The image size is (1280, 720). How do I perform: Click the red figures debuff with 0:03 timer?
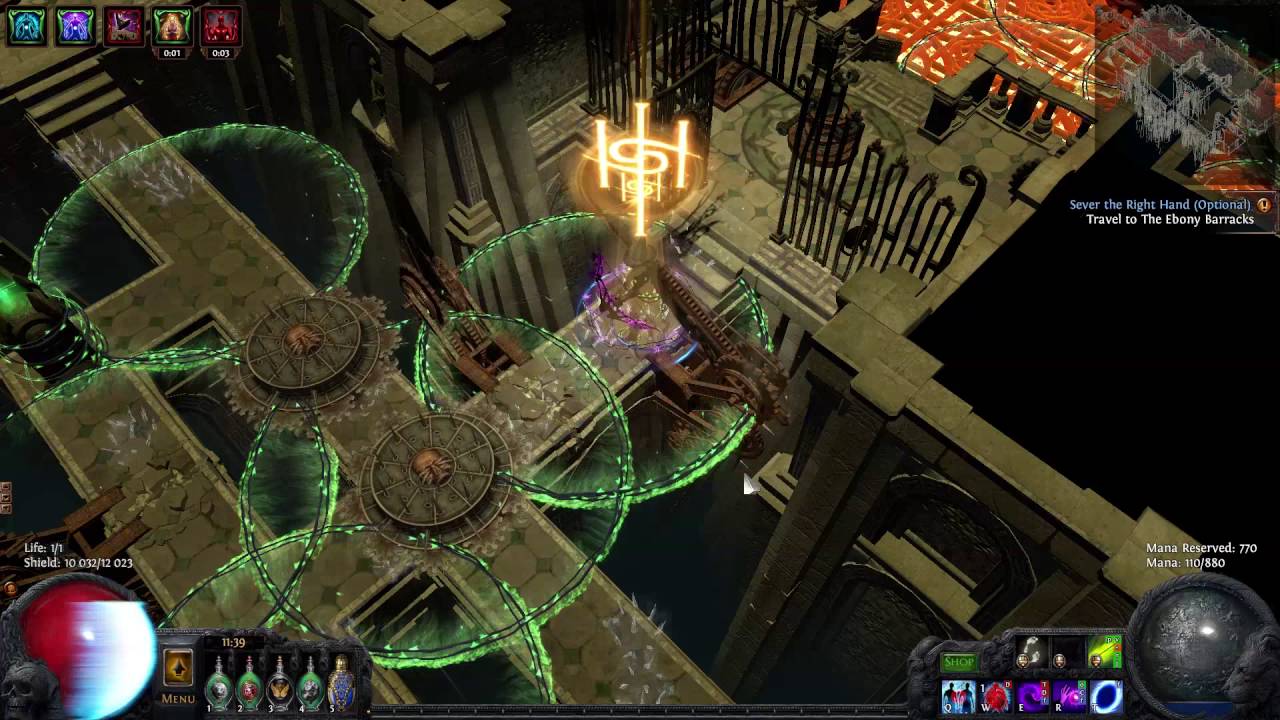[221, 26]
